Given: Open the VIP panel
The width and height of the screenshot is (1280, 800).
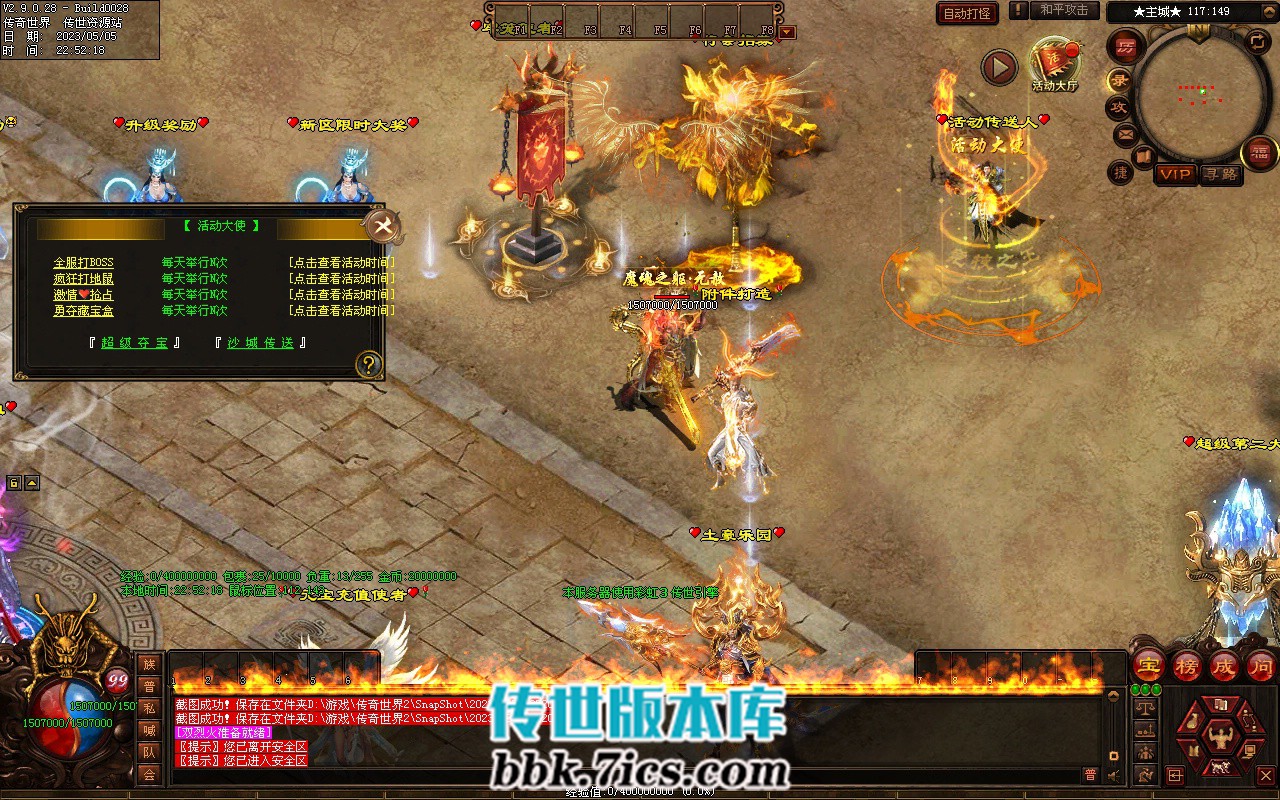Looking at the screenshot, I should (x=1175, y=174).
